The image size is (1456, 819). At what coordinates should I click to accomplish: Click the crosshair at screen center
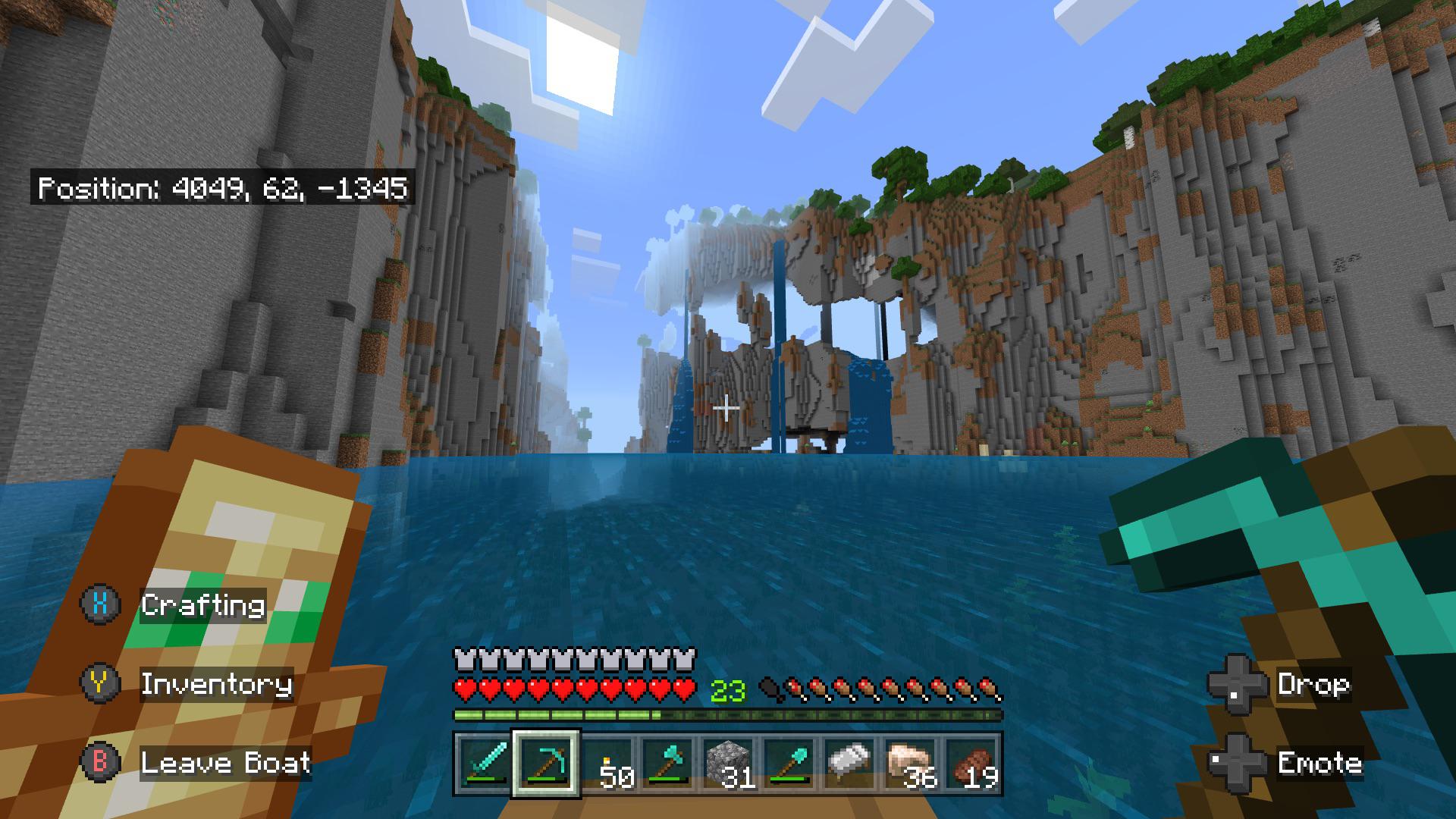coord(728,407)
